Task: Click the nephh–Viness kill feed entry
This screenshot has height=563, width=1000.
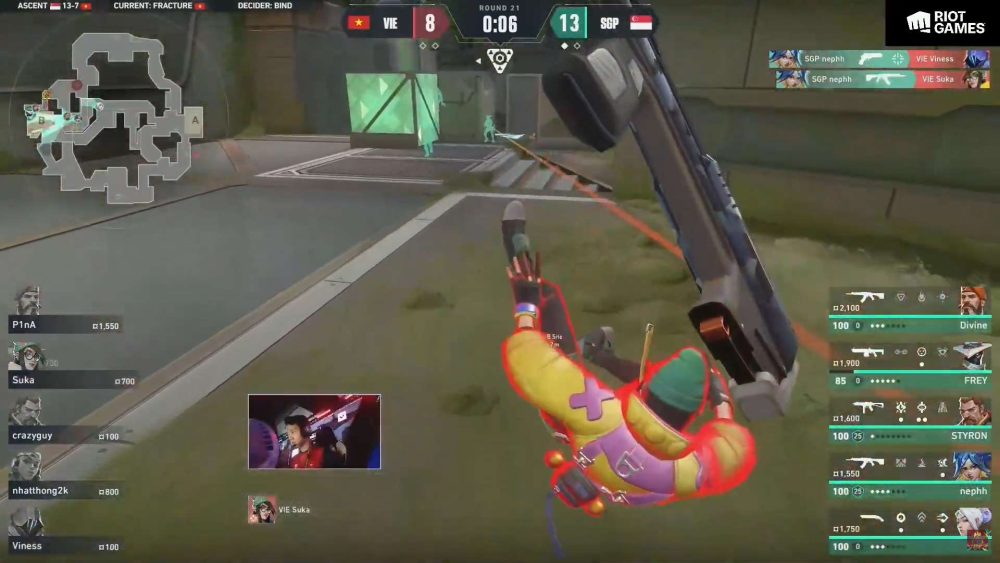Action: click(879, 59)
